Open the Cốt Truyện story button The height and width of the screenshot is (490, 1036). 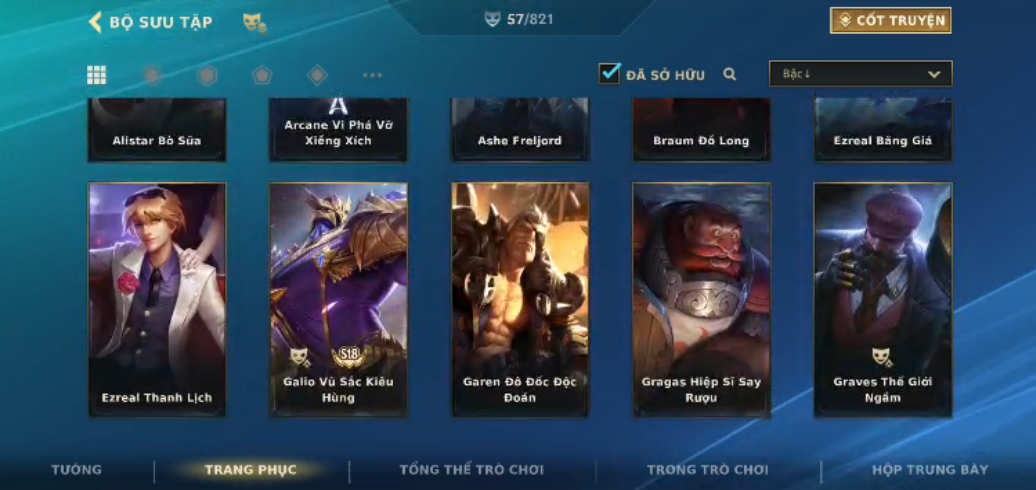click(890, 21)
